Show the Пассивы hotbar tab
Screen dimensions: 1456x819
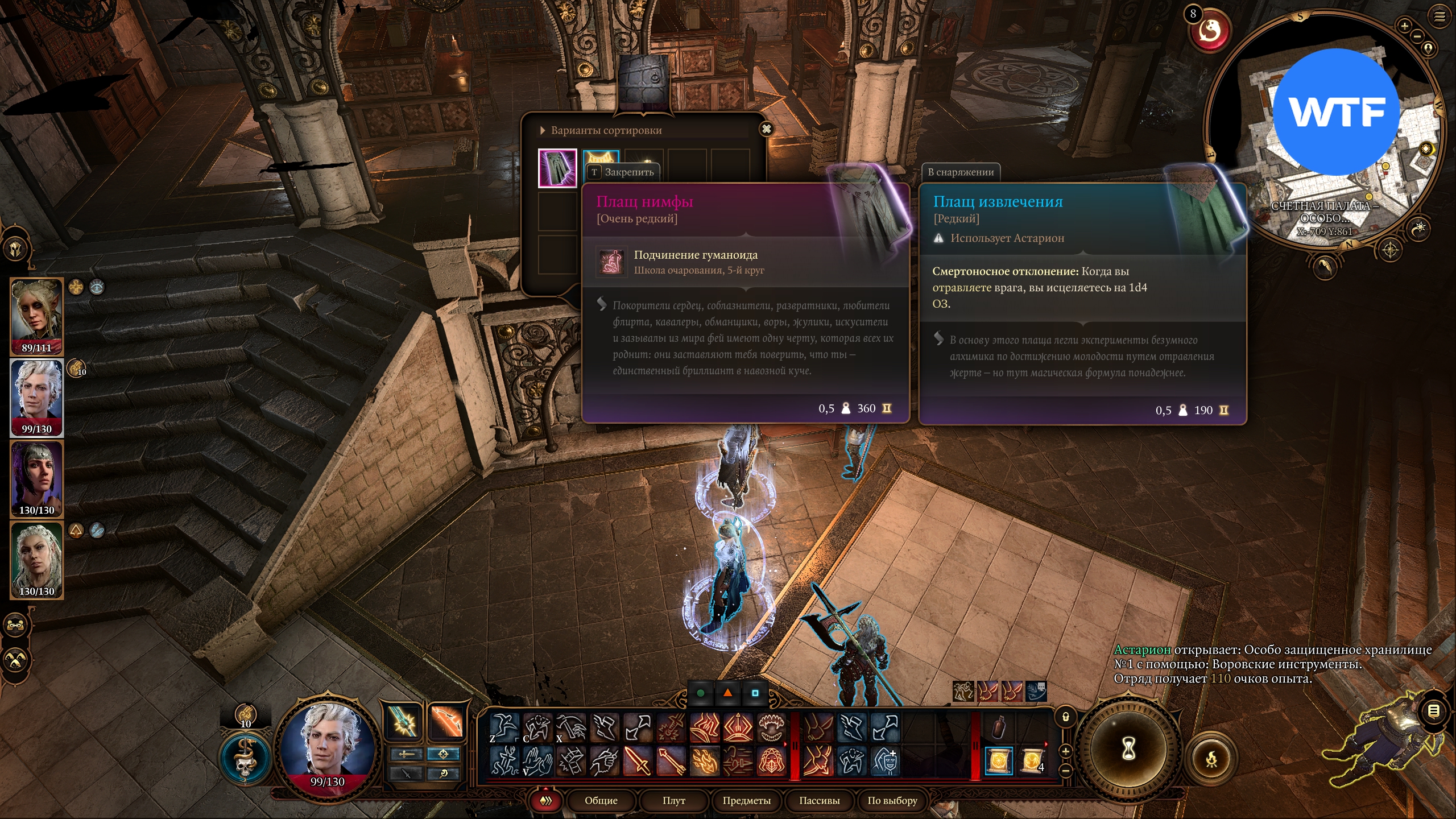[x=819, y=800]
